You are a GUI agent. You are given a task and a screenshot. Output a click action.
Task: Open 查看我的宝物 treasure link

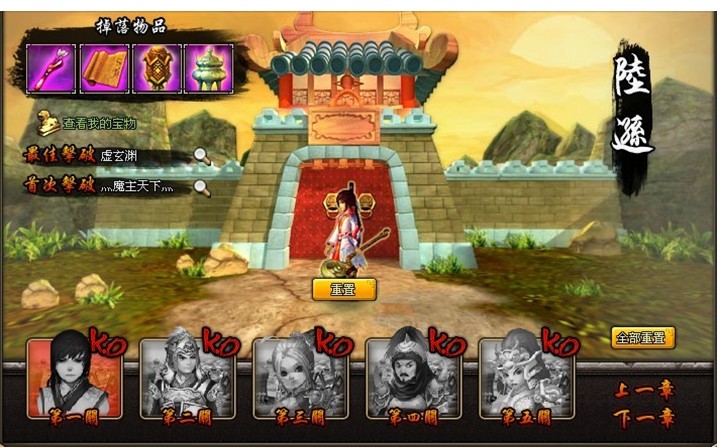(x=98, y=124)
